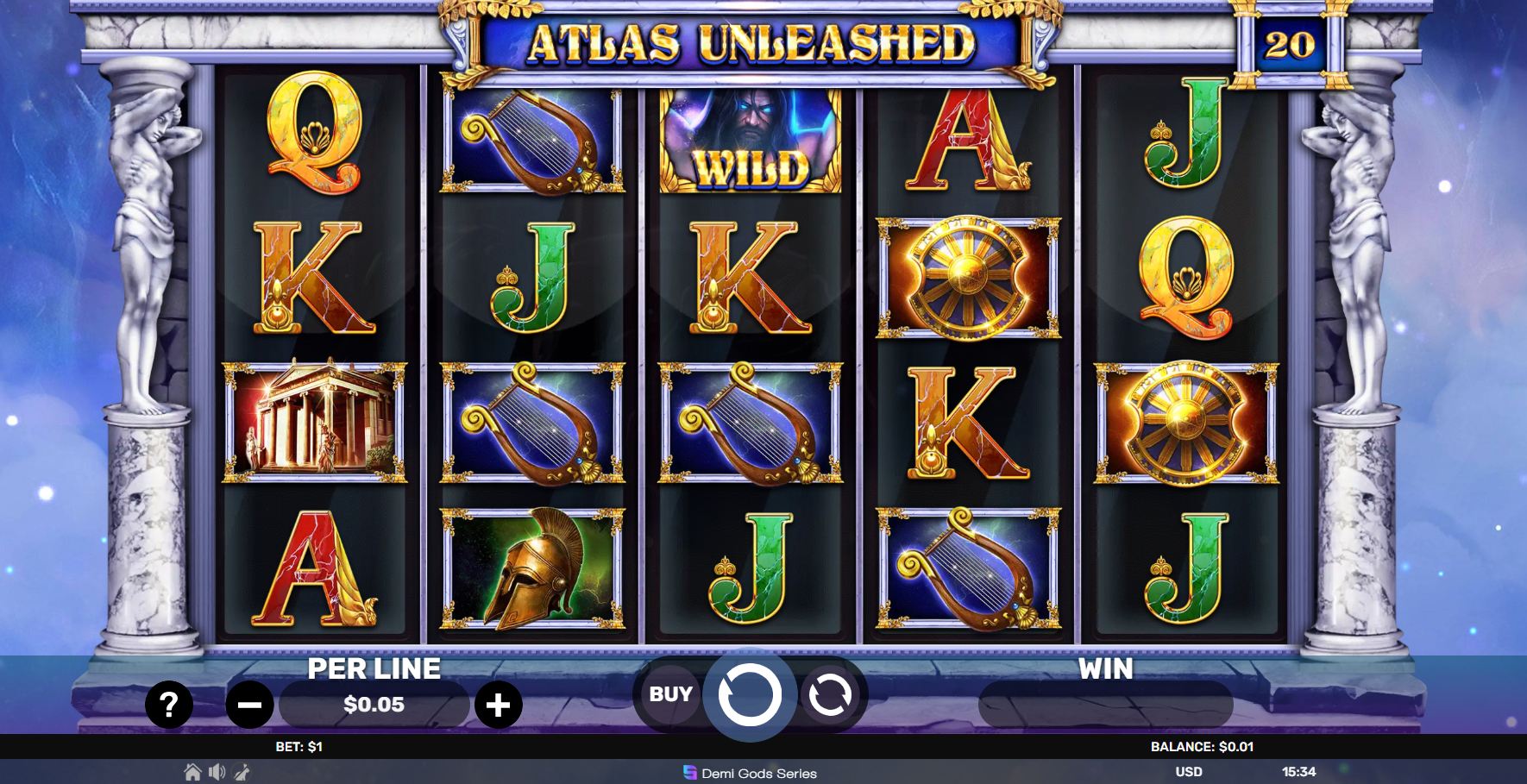
Task: Open the help menu question mark icon
Action: tap(169, 704)
